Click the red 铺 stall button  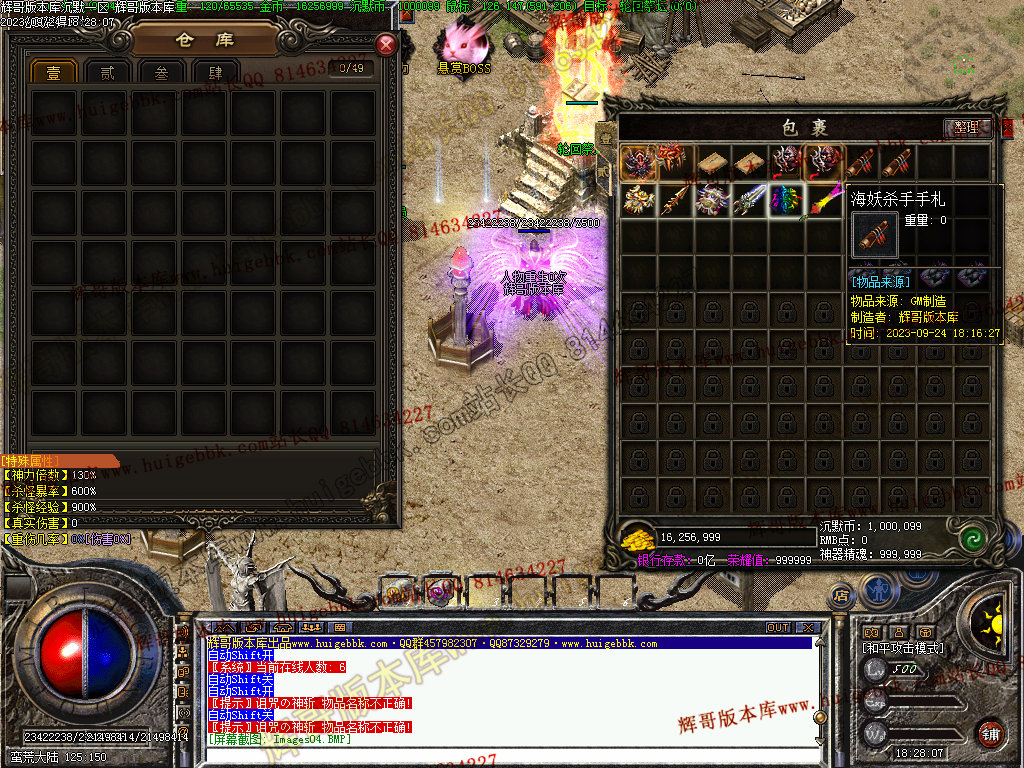(x=990, y=733)
